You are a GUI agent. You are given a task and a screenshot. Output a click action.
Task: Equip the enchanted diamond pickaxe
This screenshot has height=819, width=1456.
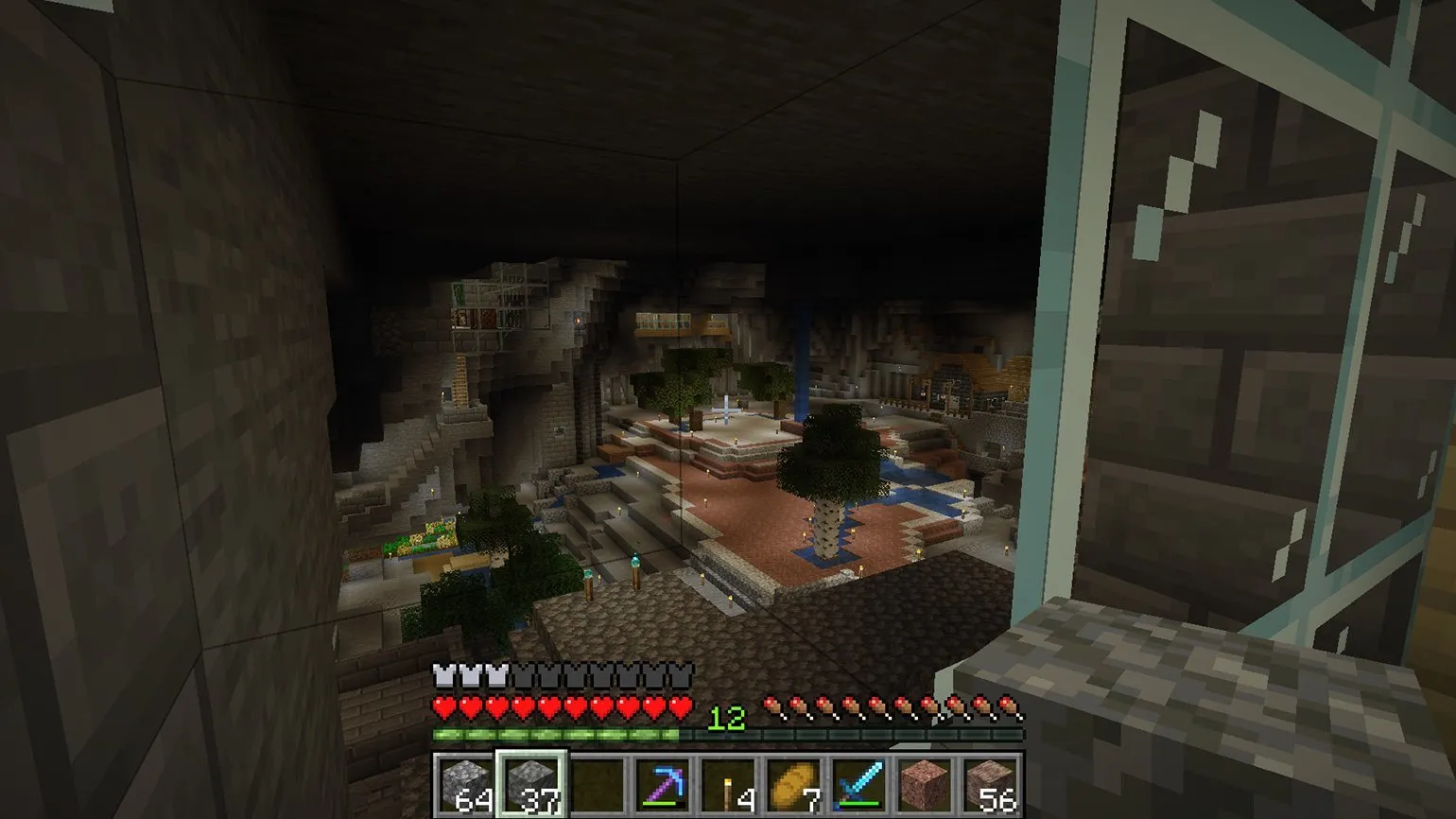click(x=663, y=784)
